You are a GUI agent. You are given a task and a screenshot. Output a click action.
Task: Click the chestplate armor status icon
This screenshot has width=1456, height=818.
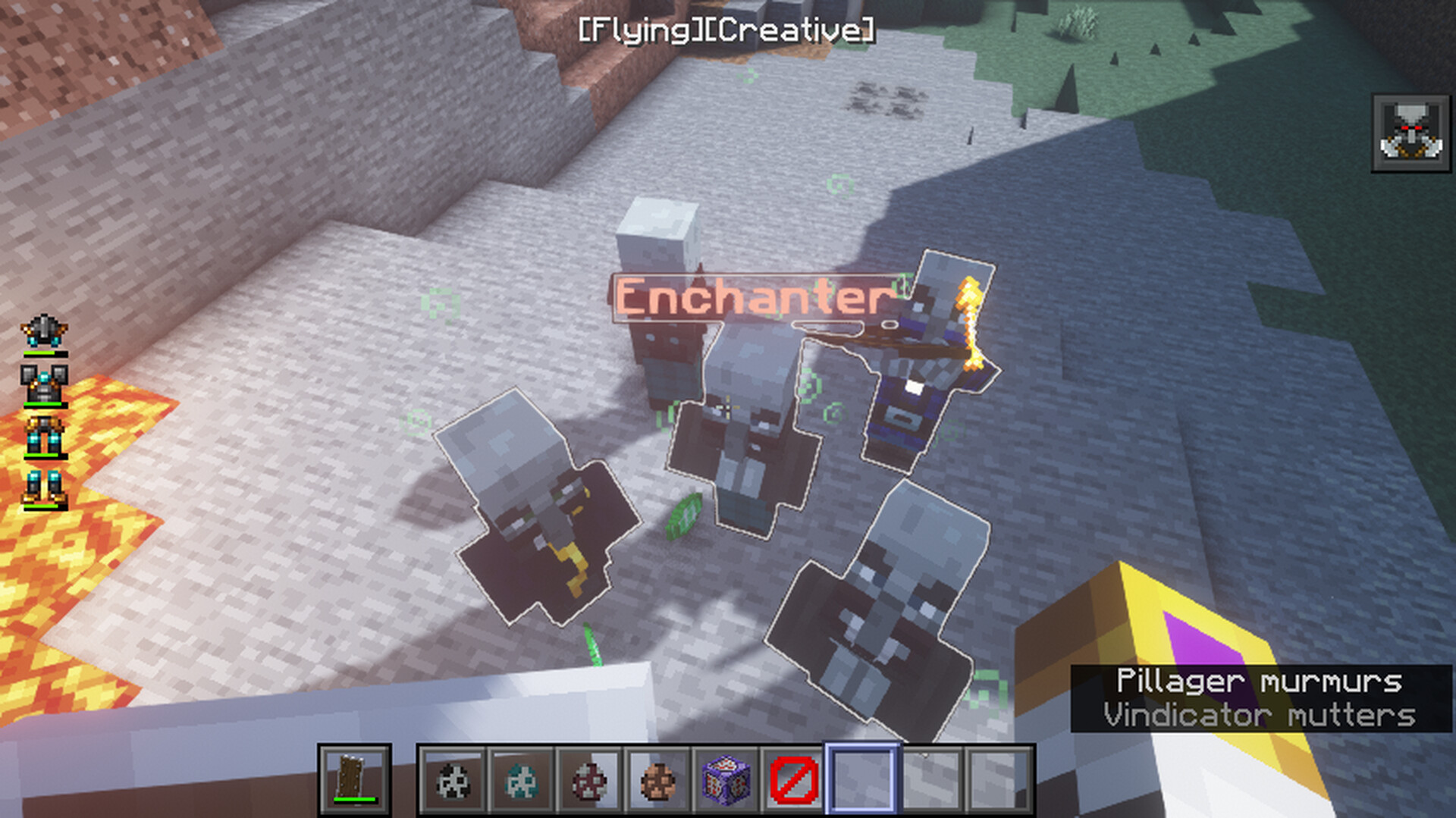tap(44, 384)
